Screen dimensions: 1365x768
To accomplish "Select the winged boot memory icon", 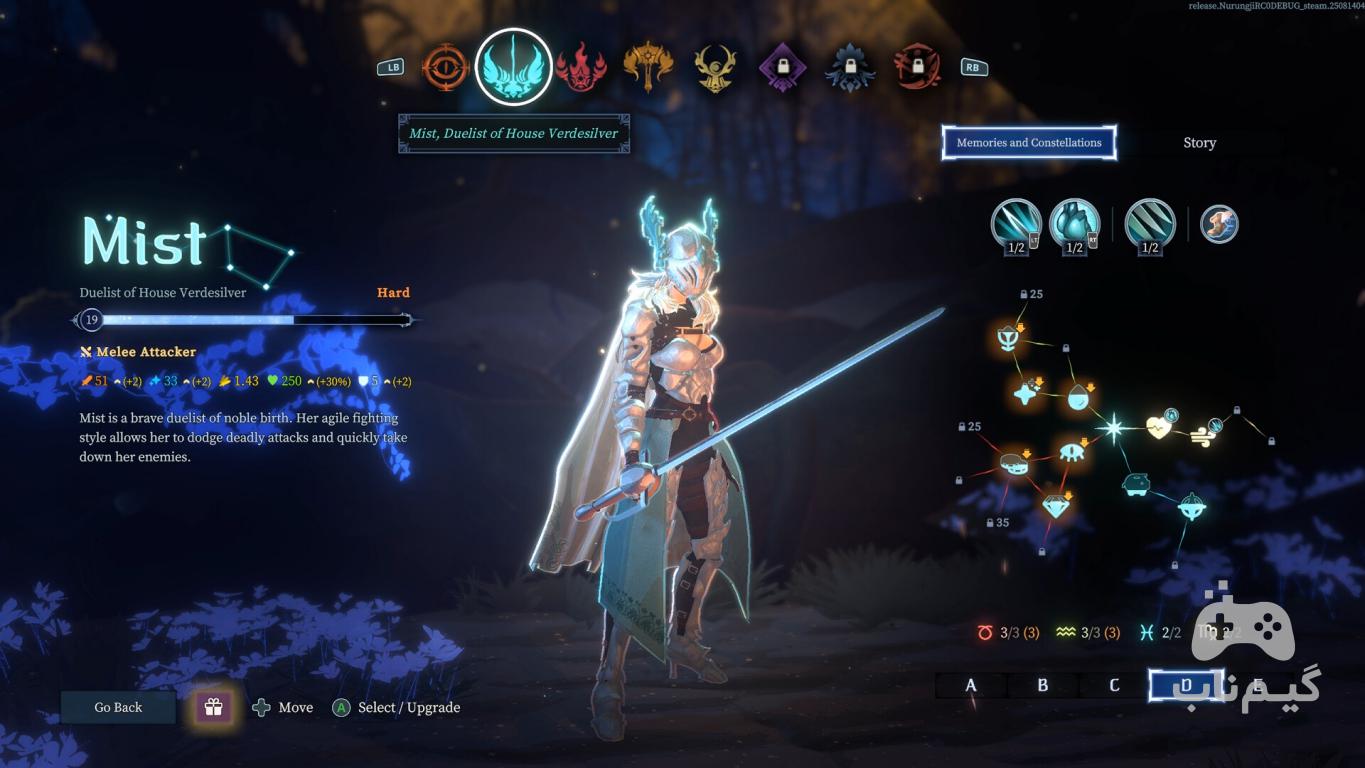I will point(1219,224).
